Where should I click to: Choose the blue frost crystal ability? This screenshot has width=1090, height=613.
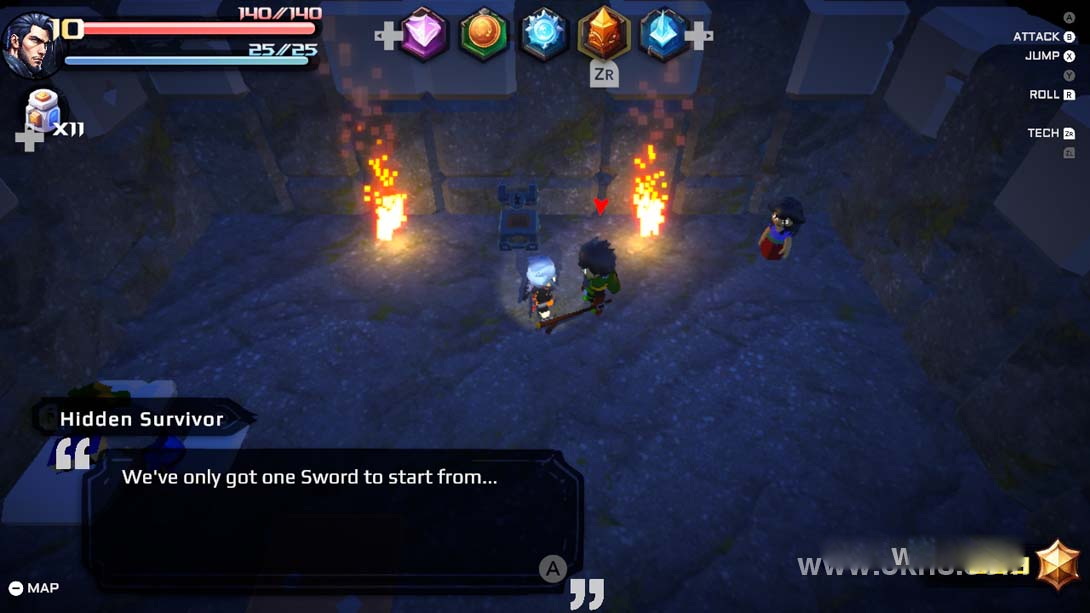pos(544,35)
